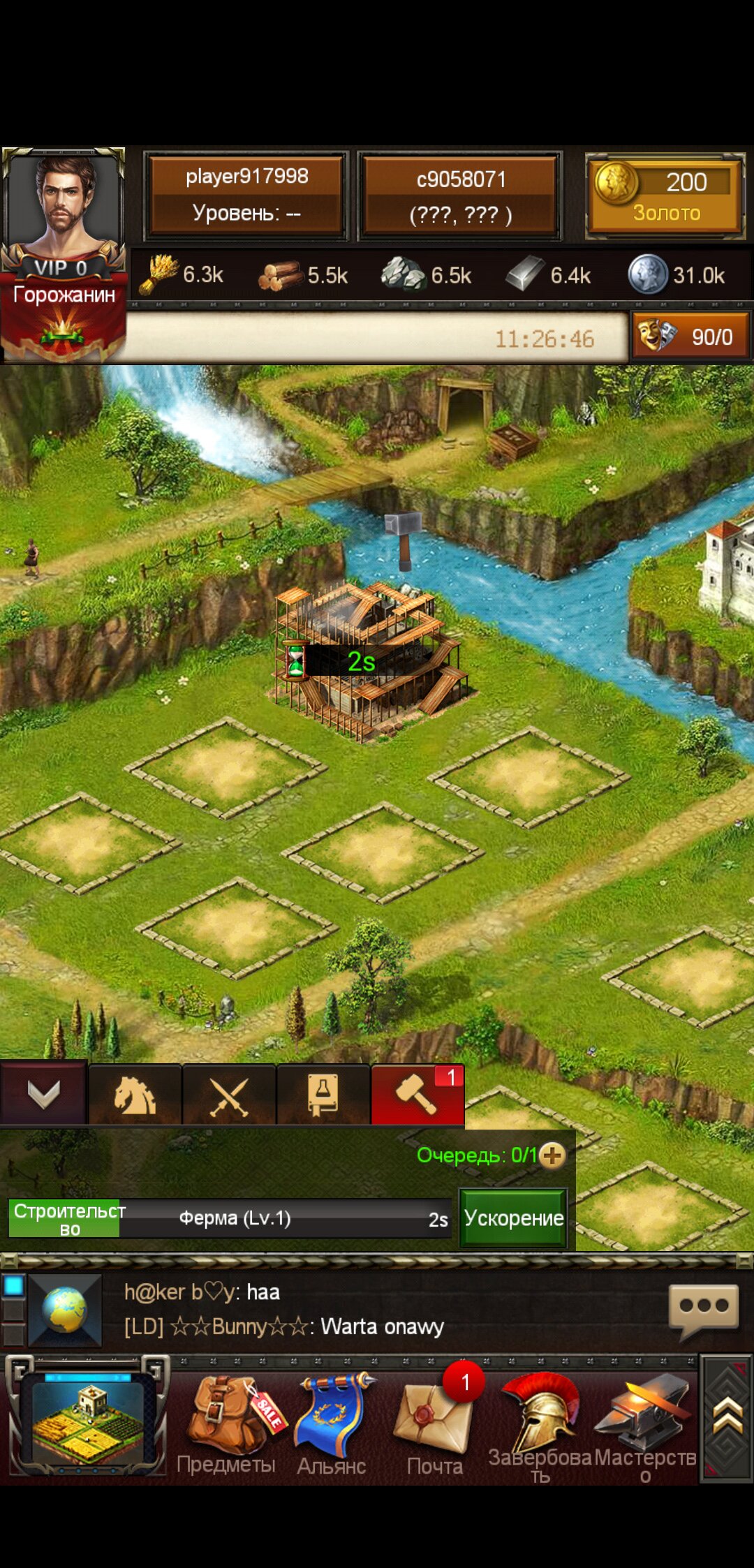Open the city fields view button
The height and width of the screenshot is (1568, 754).
87,1416
